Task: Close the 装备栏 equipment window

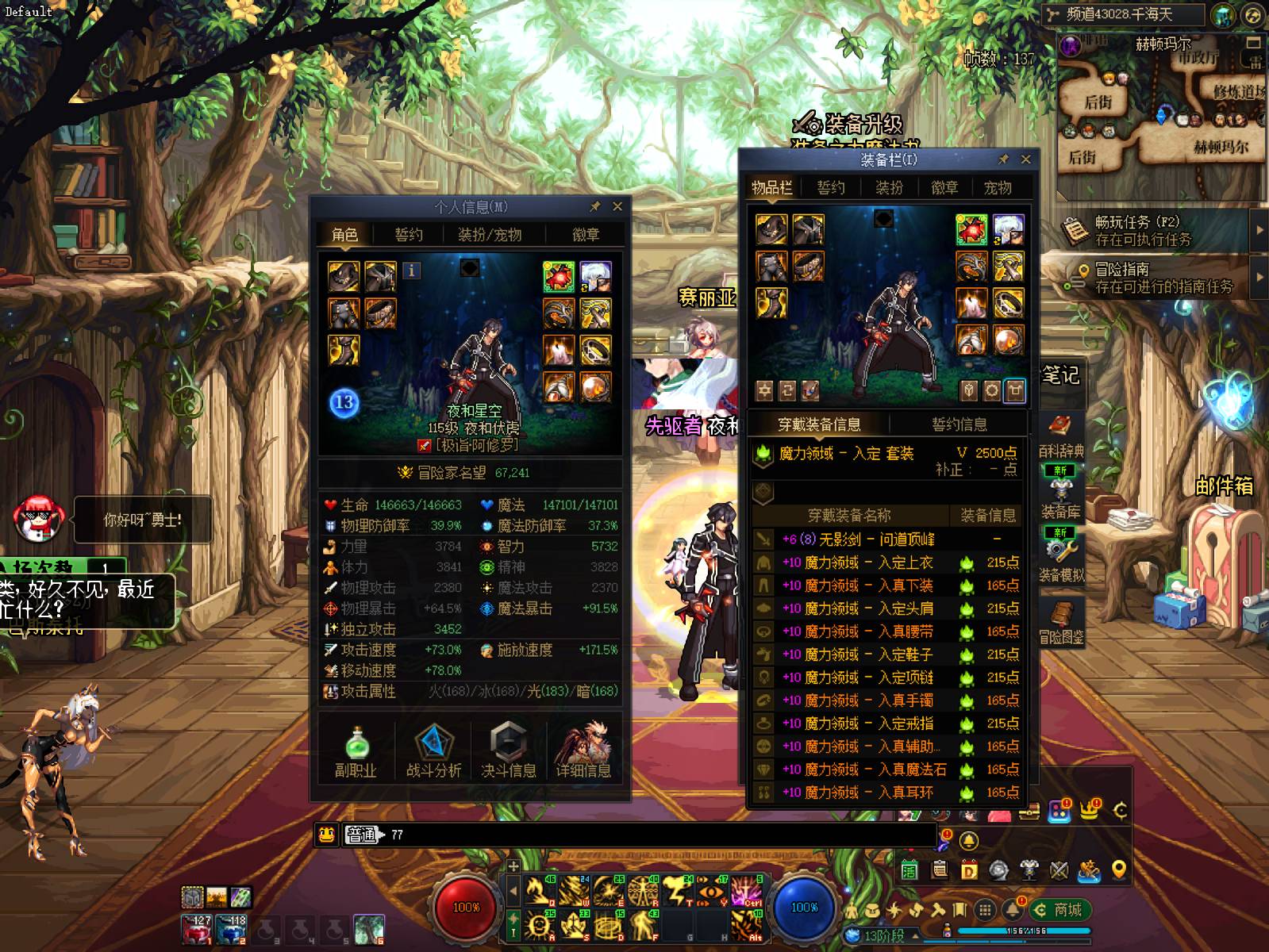Action: pyautogui.click(x=1025, y=159)
